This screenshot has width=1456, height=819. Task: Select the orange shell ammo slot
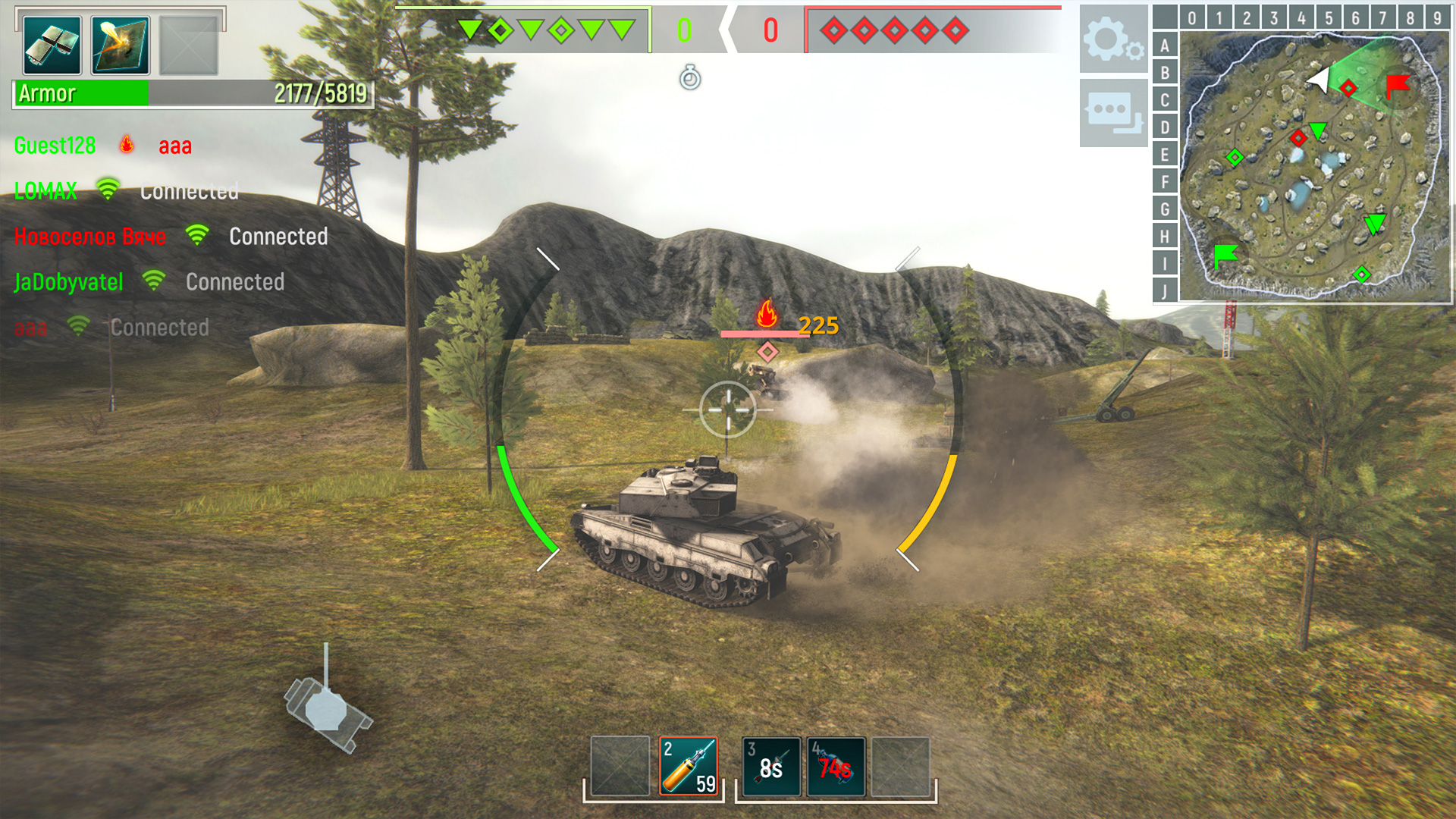tap(689, 766)
